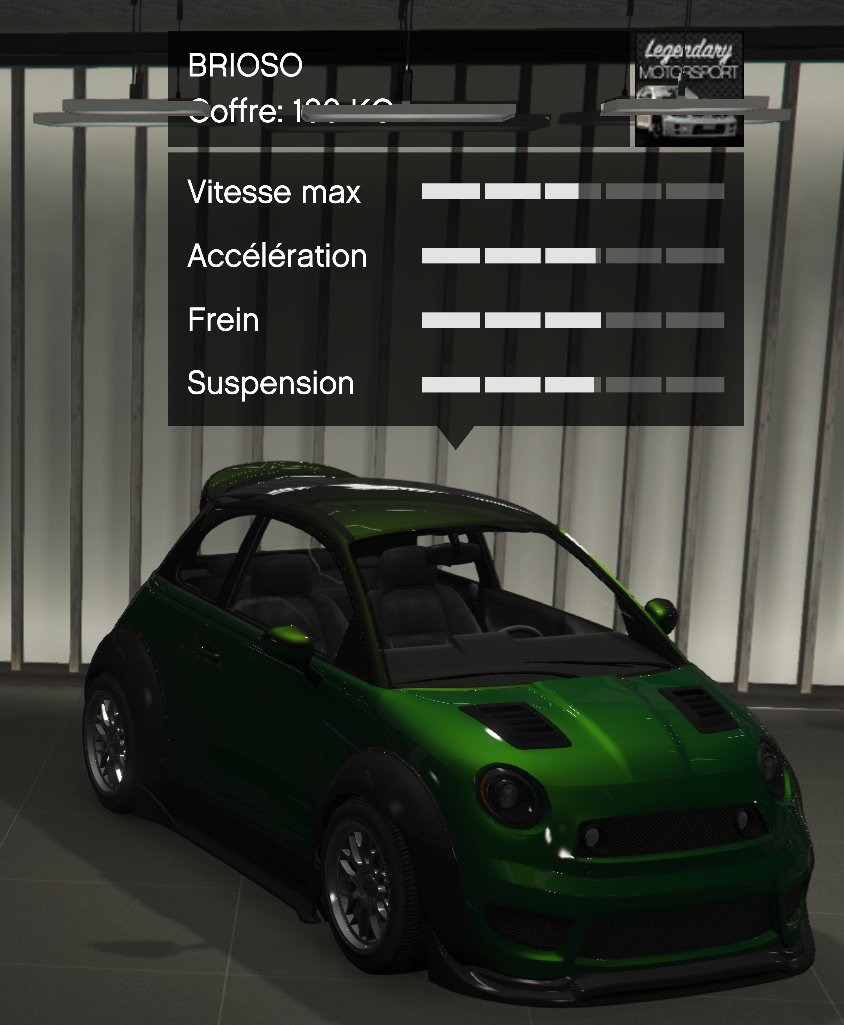Viewport: 844px width, 1025px height.
Task: Click the Legendary Motorsport logo thumbnail
Action: [x=689, y=88]
